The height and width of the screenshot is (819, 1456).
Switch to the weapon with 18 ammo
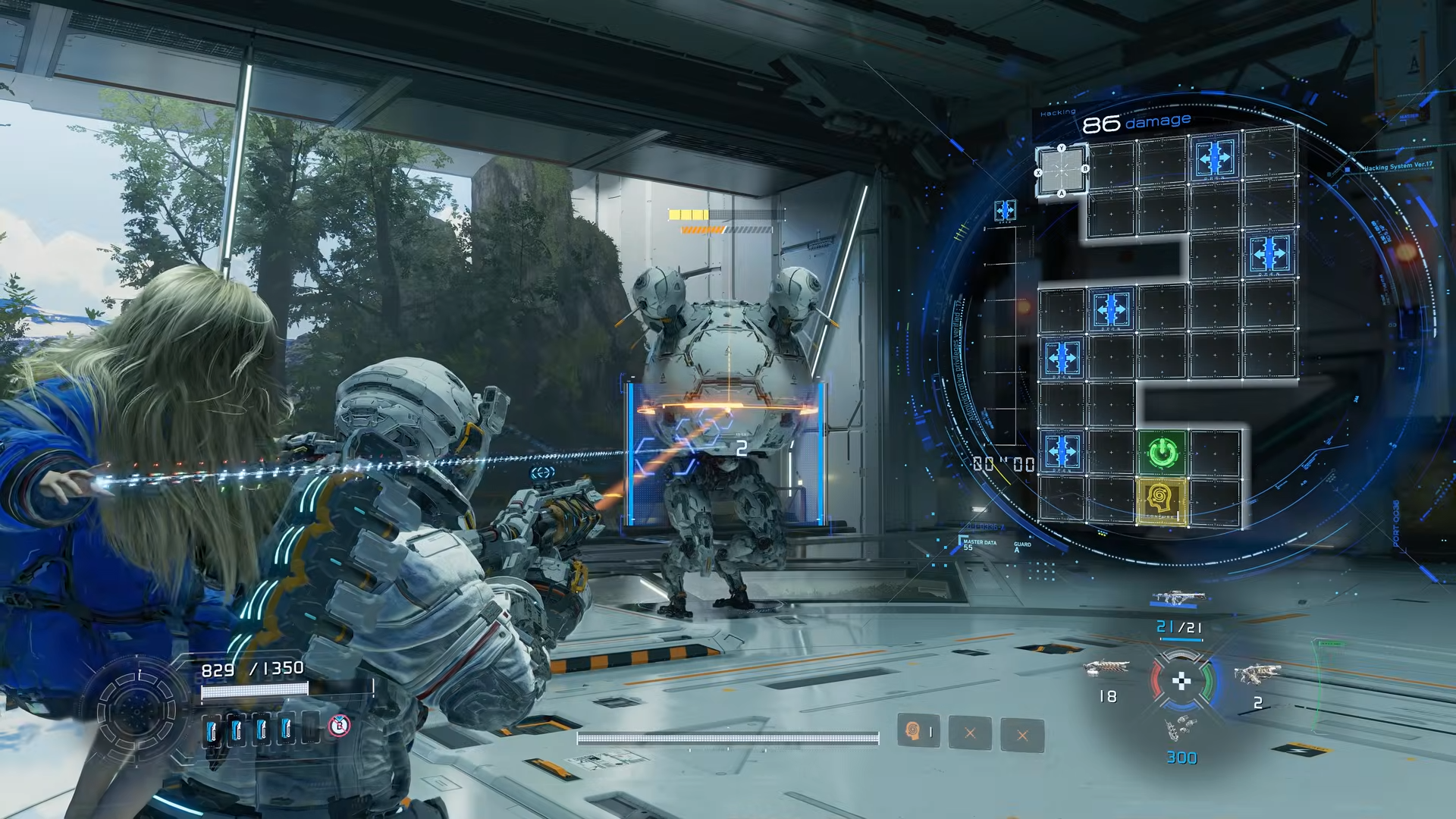(x=1106, y=669)
